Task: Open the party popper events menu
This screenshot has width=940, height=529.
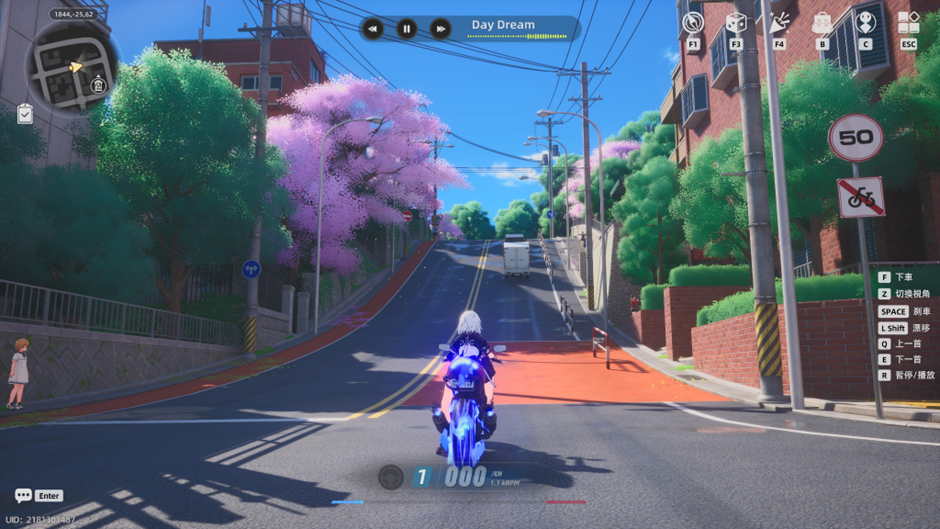Action: (x=779, y=23)
